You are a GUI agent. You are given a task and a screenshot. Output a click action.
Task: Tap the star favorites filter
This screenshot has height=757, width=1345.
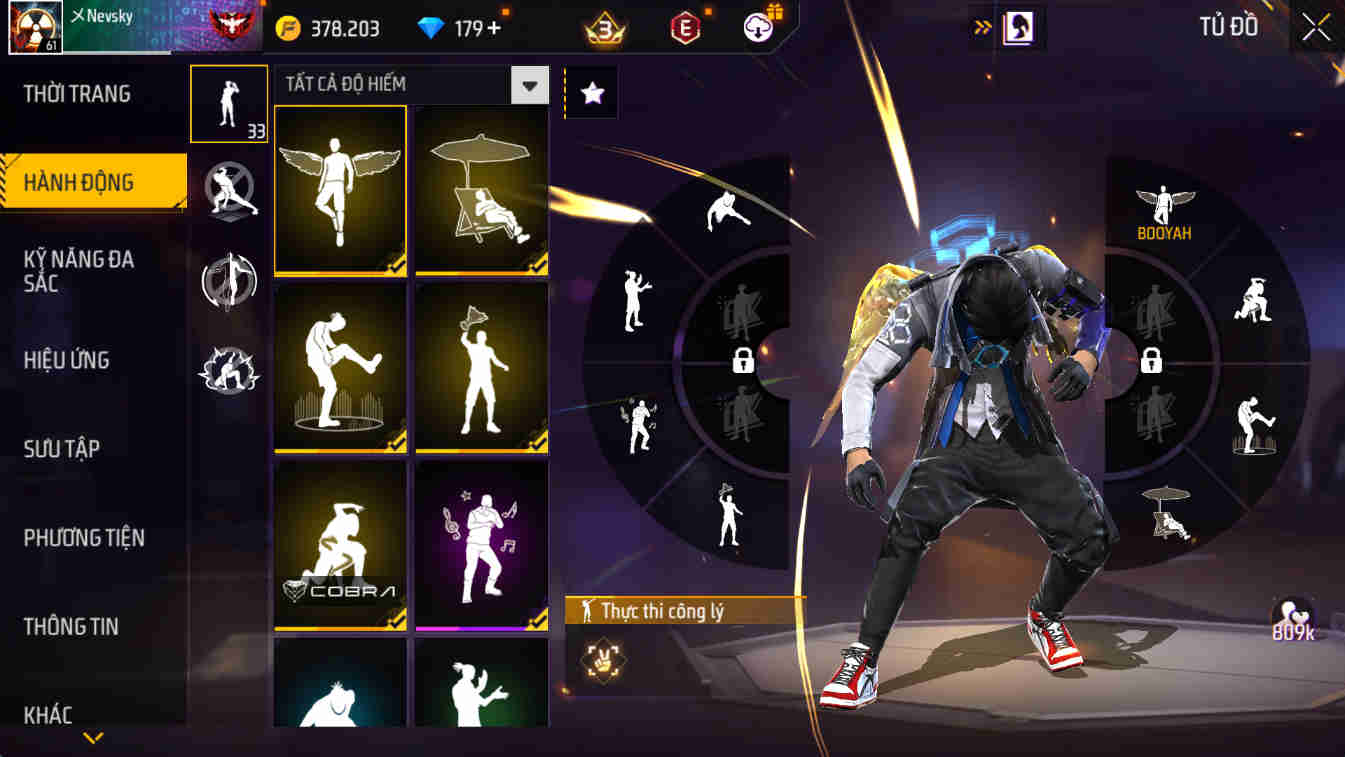pyautogui.click(x=591, y=91)
